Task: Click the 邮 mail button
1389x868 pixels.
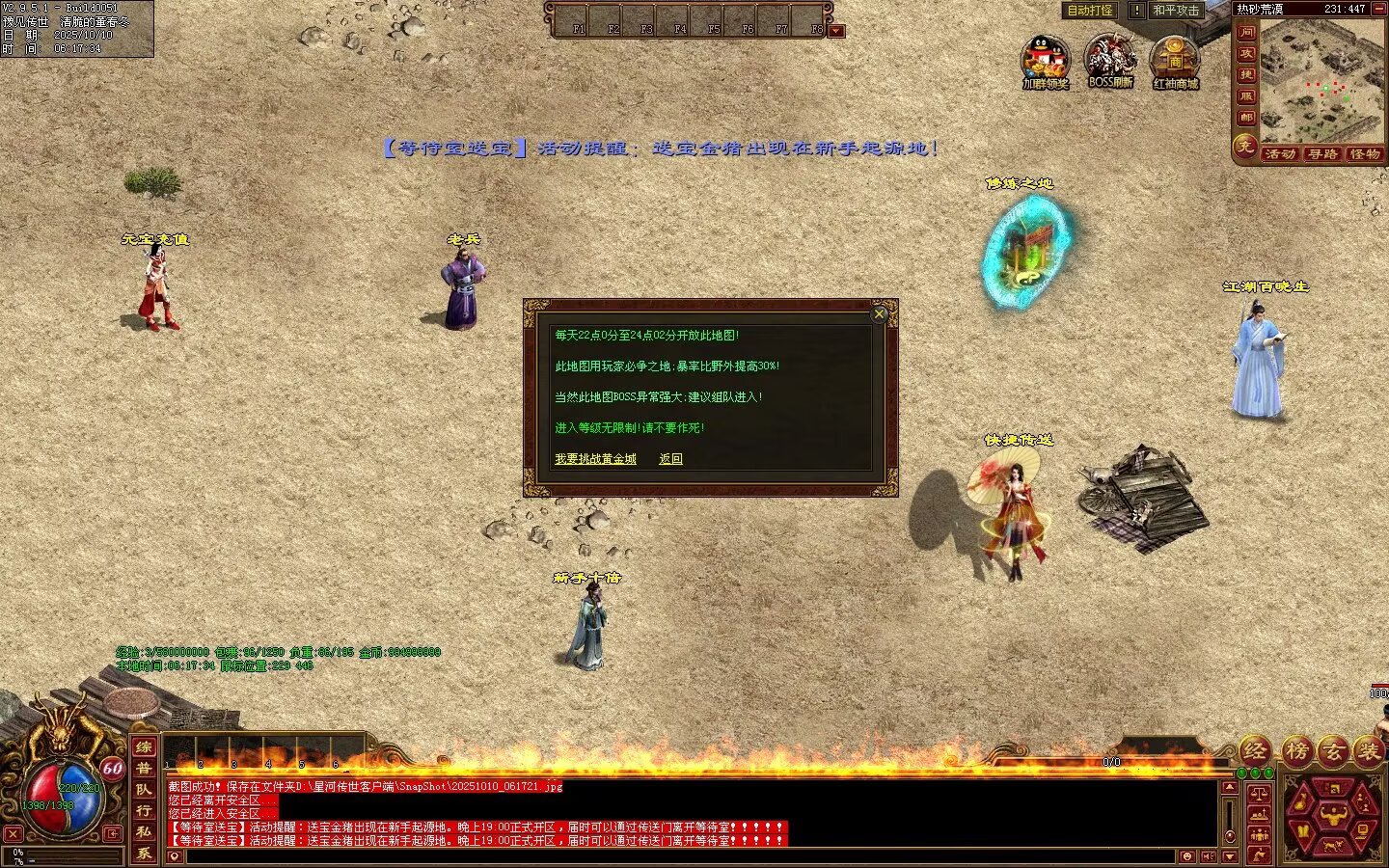Action: pos(1246,118)
